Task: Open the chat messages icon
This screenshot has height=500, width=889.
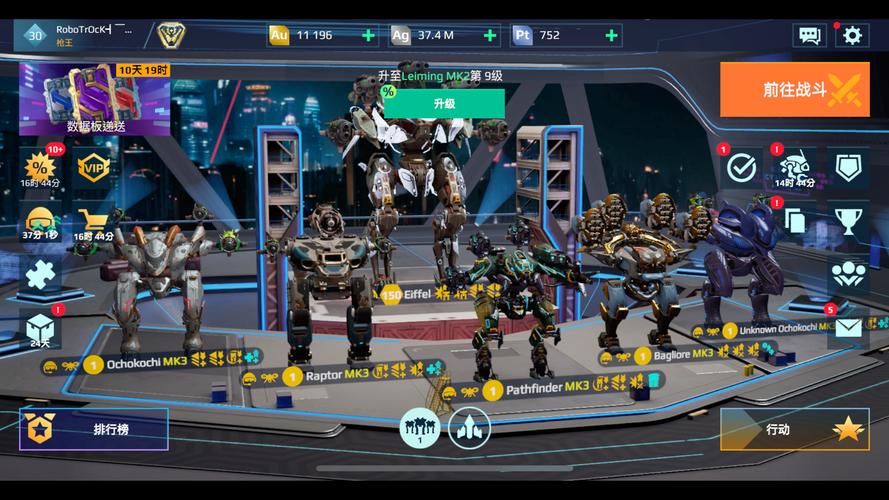Action: [x=809, y=35]
